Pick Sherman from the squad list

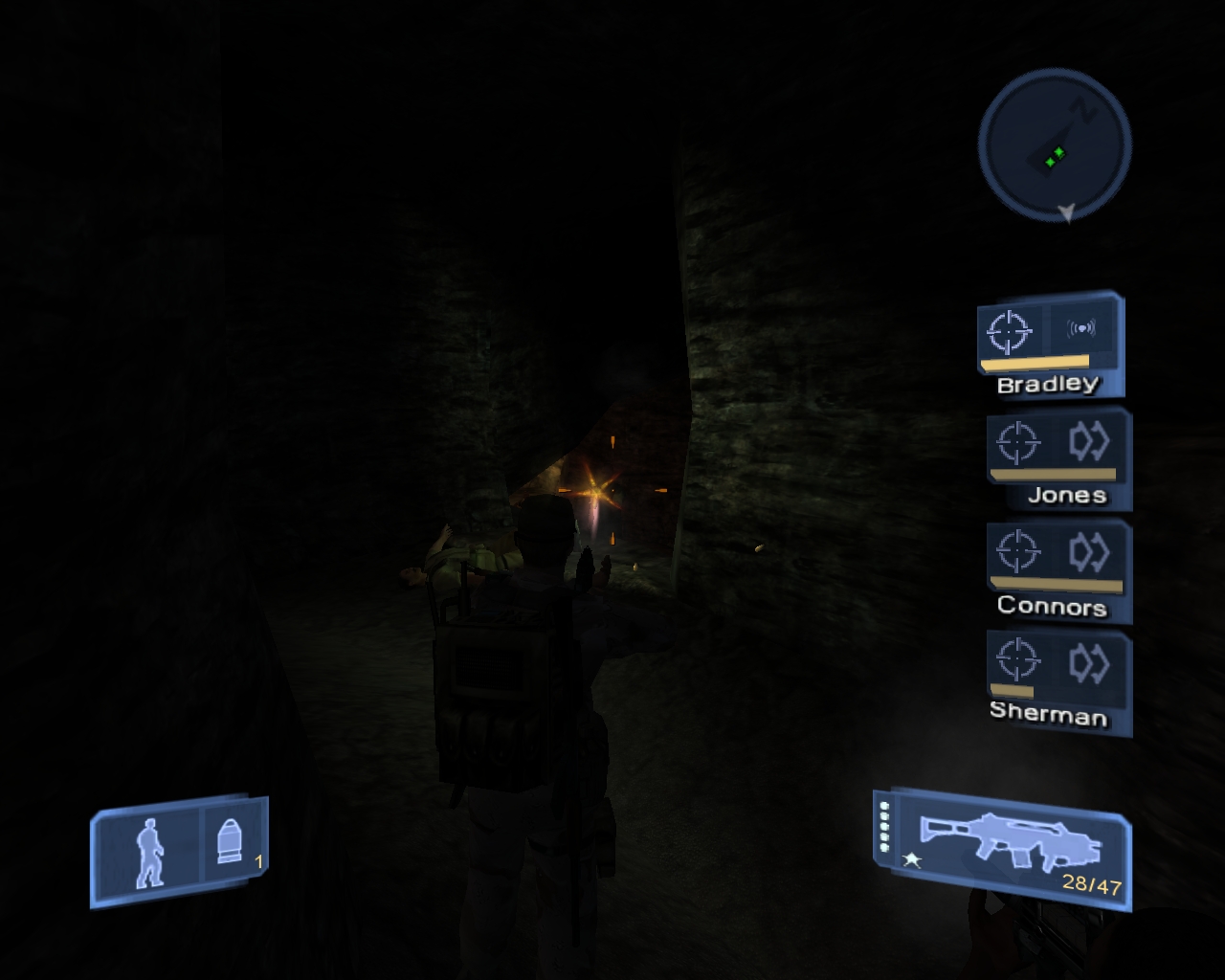click(x=1059, y=681)
